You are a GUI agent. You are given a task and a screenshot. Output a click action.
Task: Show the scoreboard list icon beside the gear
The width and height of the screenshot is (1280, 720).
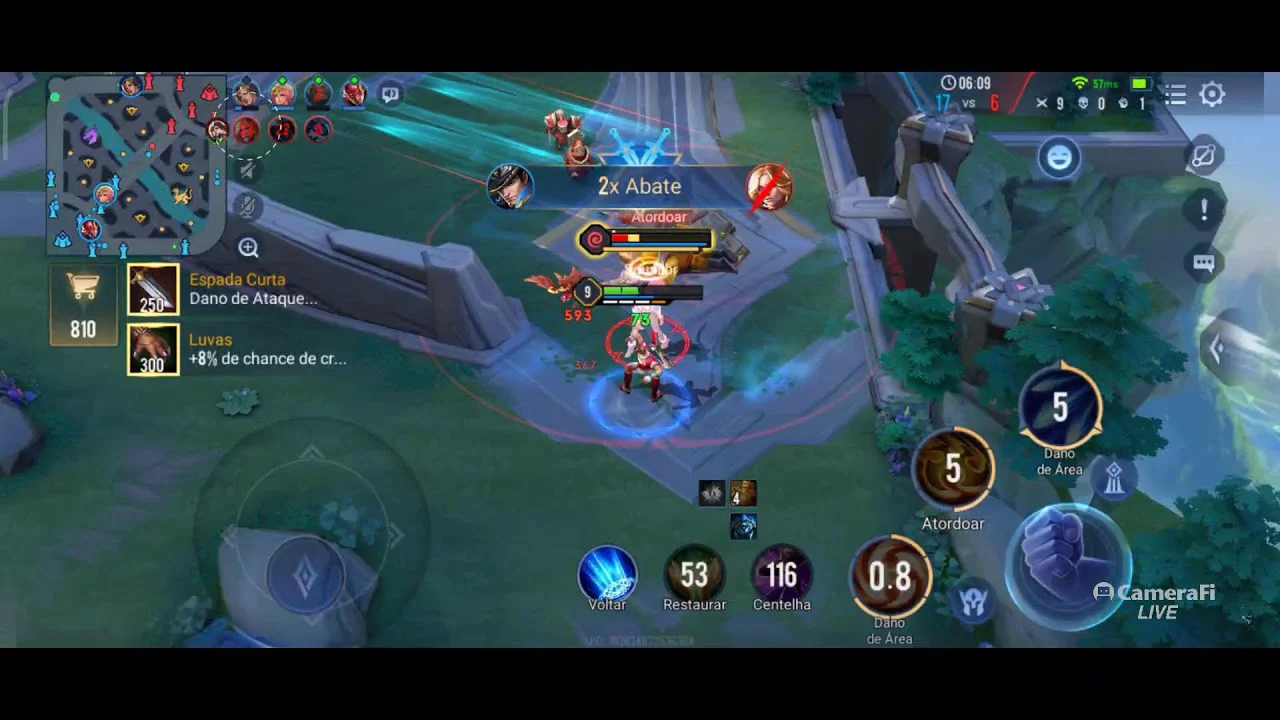(1175, 95)
